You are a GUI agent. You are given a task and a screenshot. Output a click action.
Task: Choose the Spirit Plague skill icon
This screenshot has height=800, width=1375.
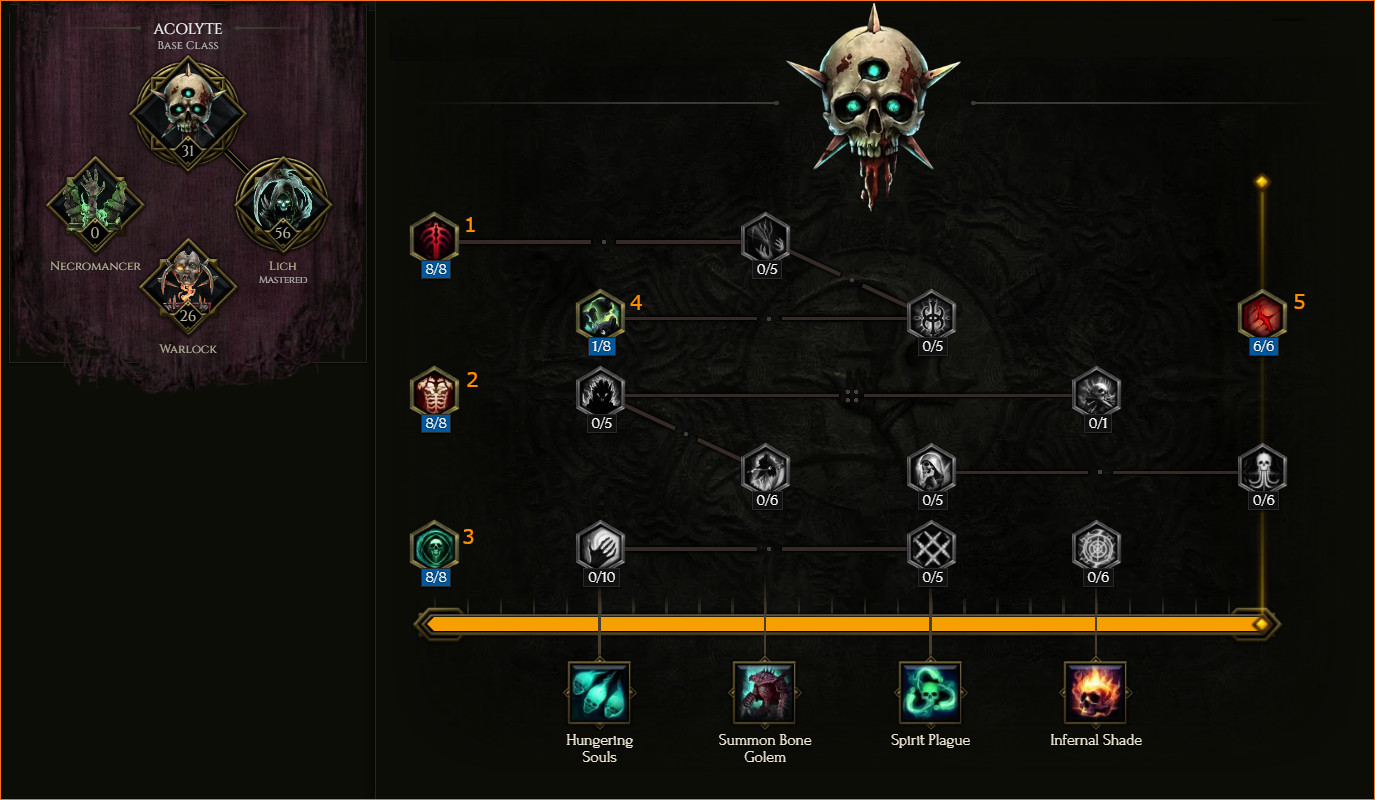[930, 692]
